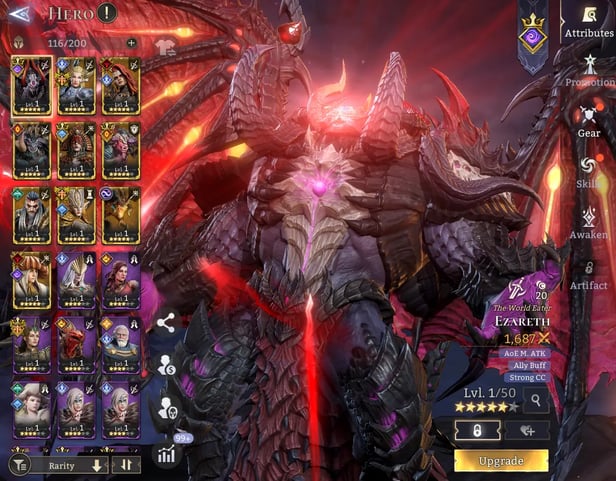Select the Awaken tab
This screenshot has width=616, height=481.
tap(589, 221)
